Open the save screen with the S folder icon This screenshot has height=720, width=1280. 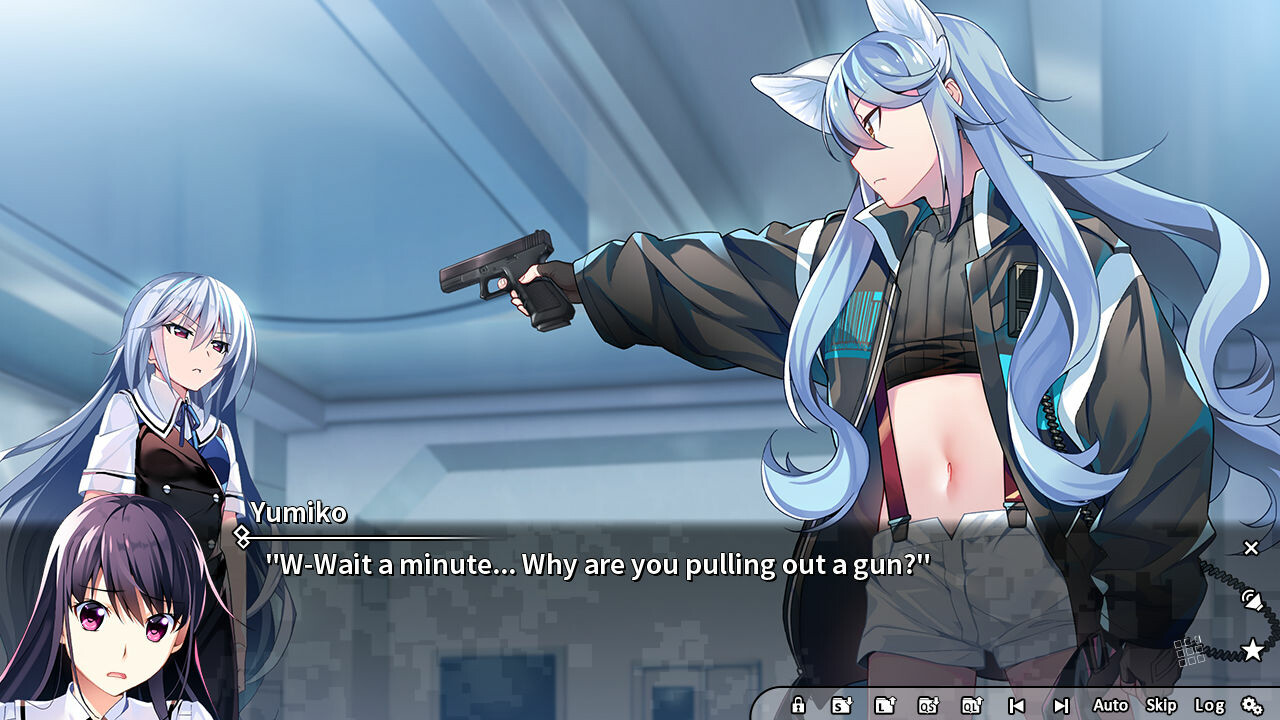pos(842,705)
